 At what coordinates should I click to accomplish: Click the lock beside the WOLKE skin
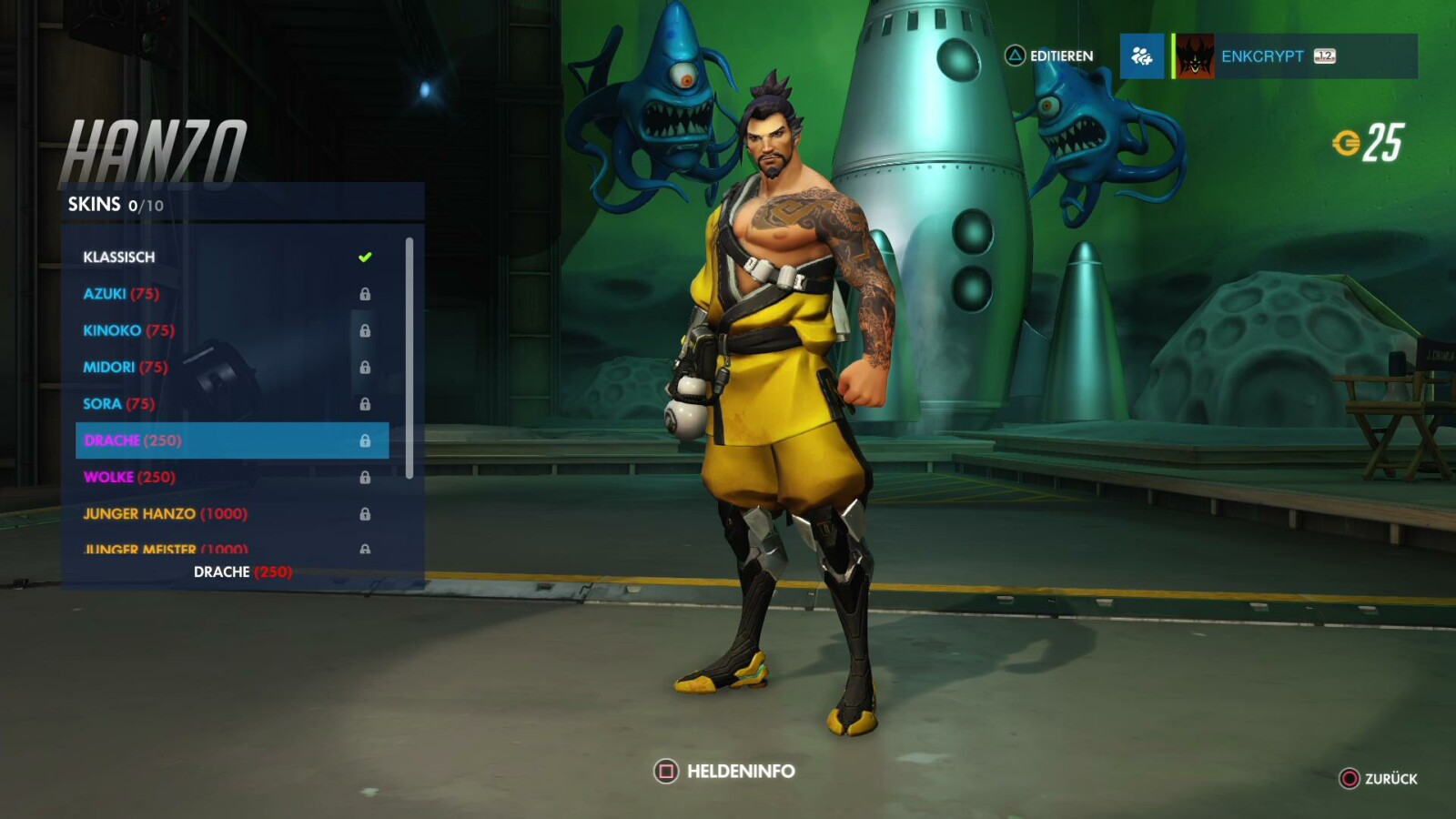tap(367, 476)
